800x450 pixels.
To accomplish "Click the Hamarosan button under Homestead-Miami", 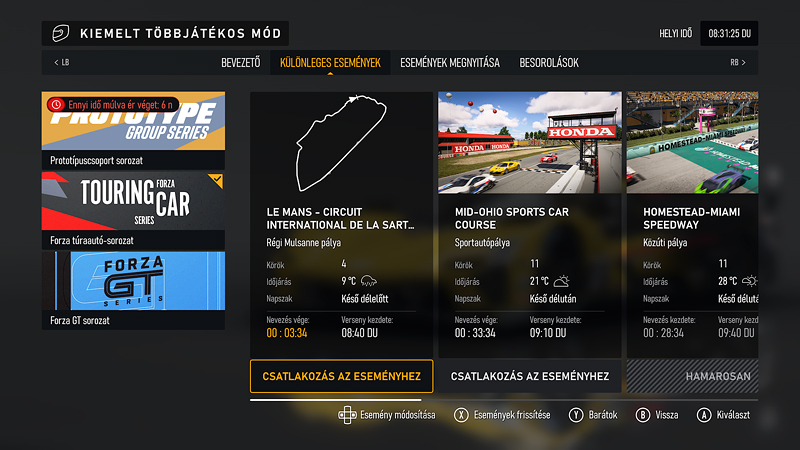I will (x=692, y=376).
